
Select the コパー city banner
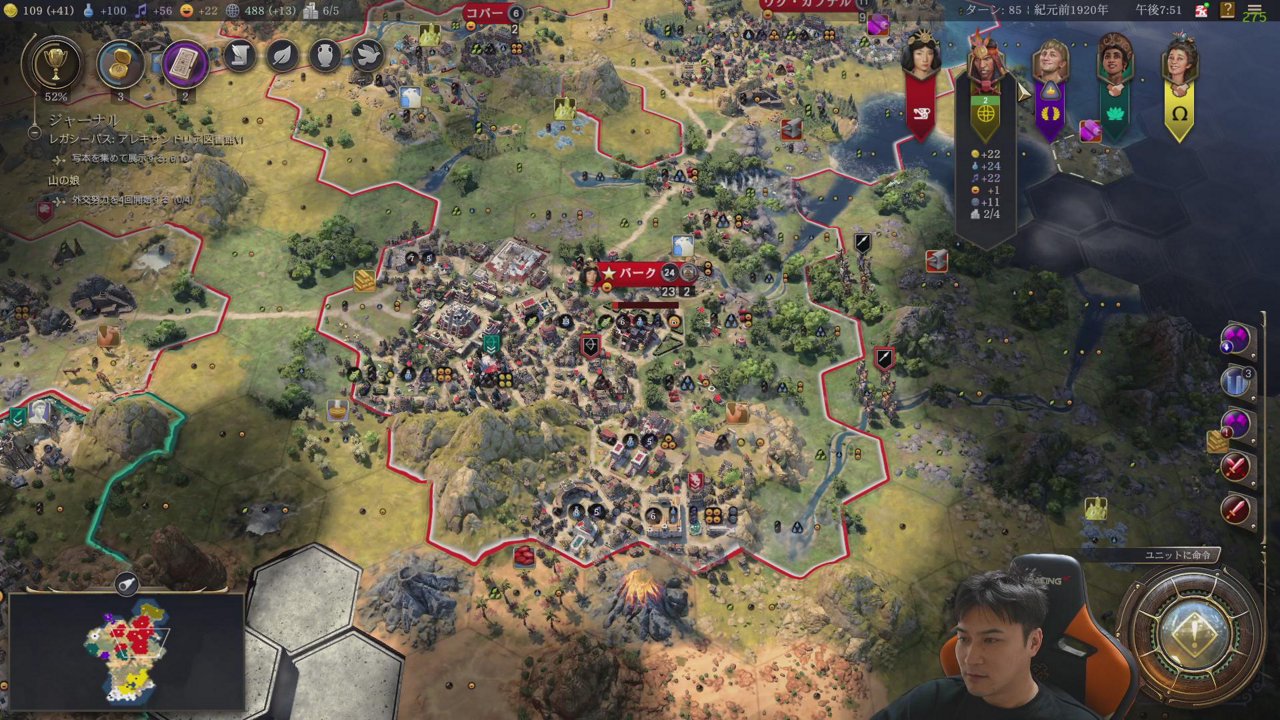pyautogui.click(x=485, y=13)
